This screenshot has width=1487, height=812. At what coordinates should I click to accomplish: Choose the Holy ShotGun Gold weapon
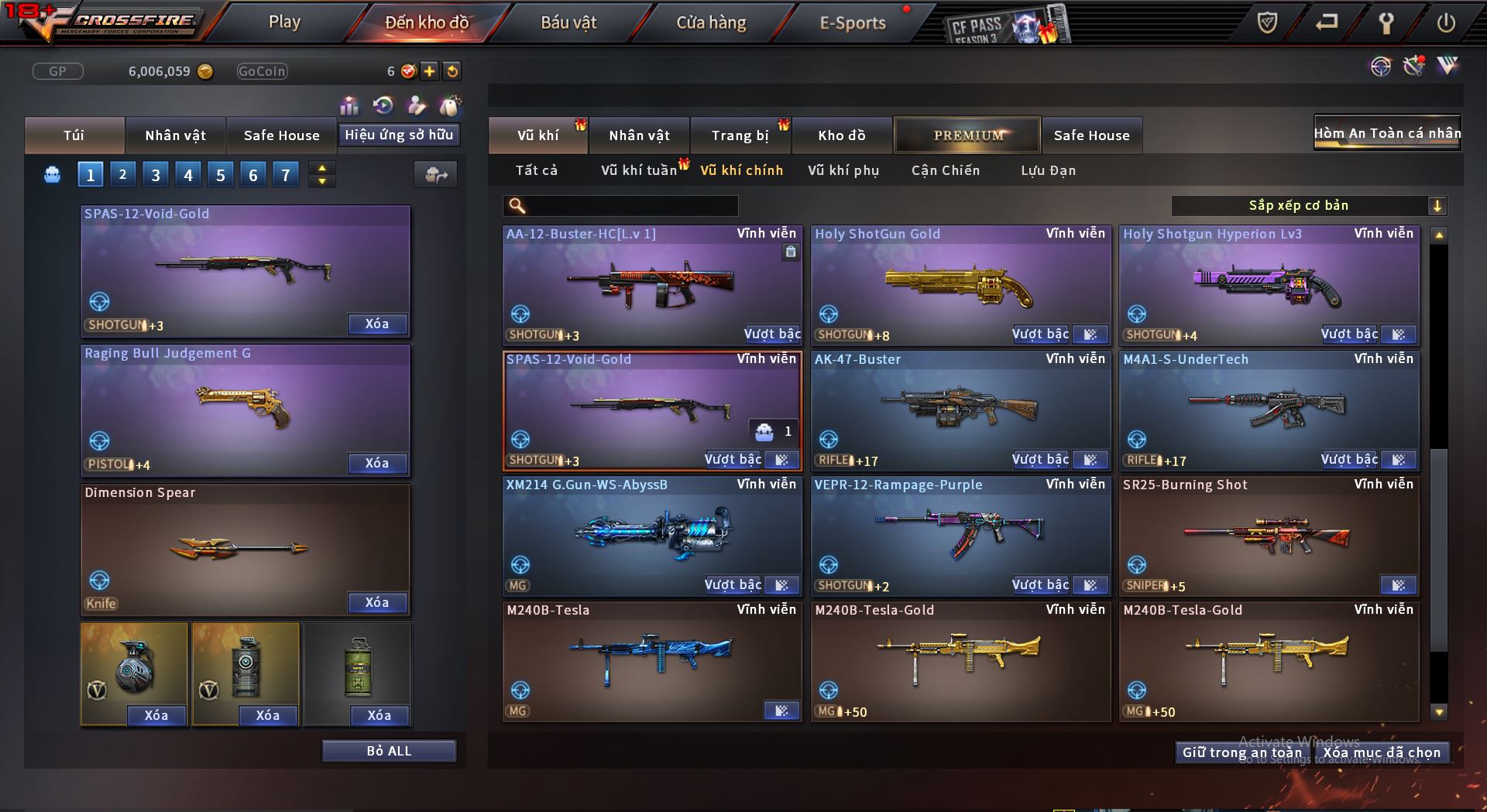tap(960, 283)
